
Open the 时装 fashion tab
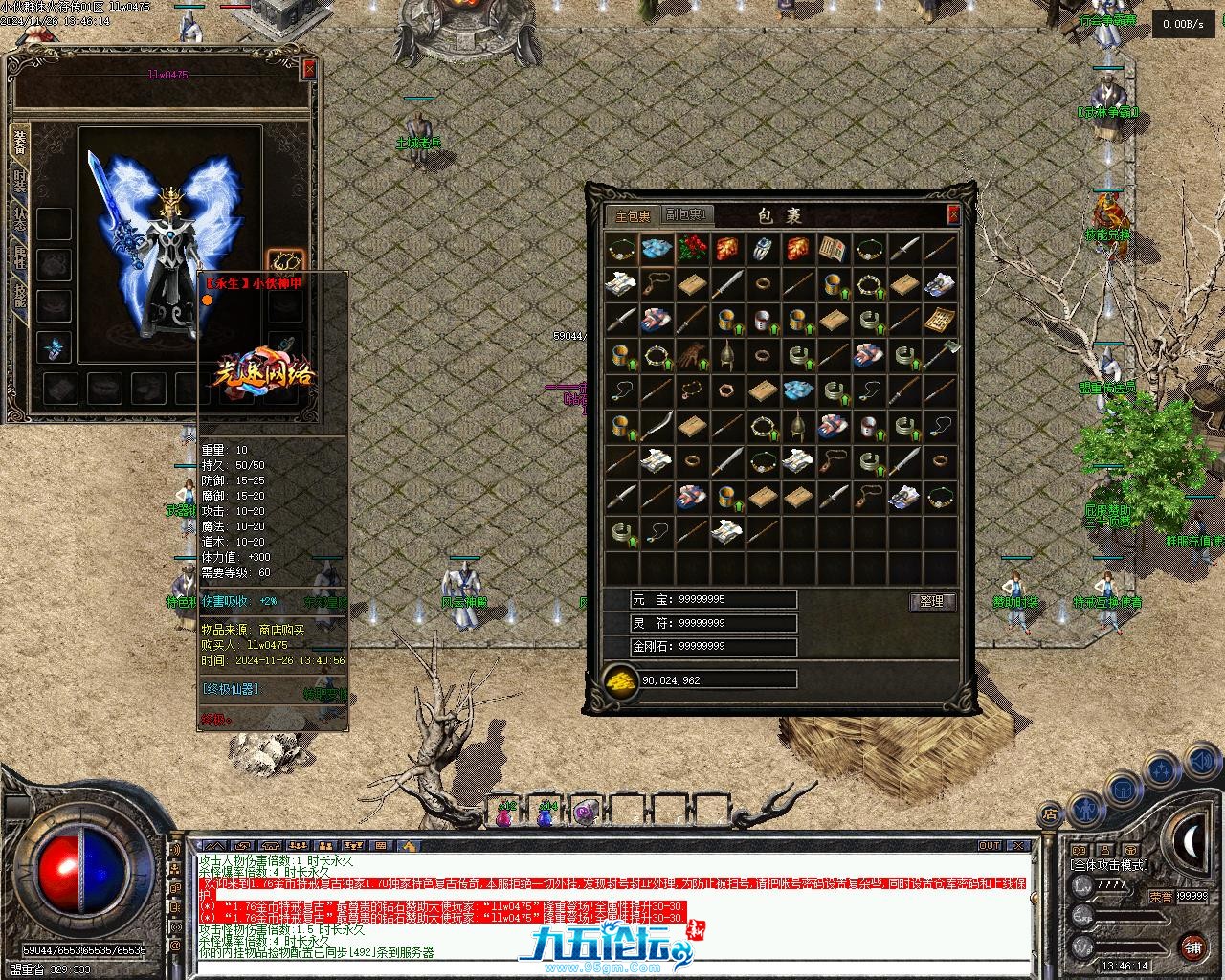click(19, 179)
